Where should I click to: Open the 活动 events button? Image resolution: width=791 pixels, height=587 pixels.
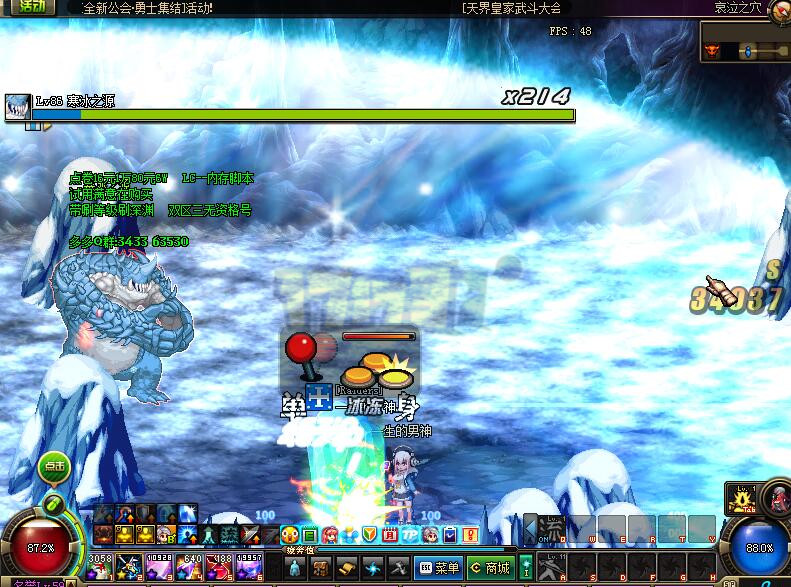[x=30, y=6]
